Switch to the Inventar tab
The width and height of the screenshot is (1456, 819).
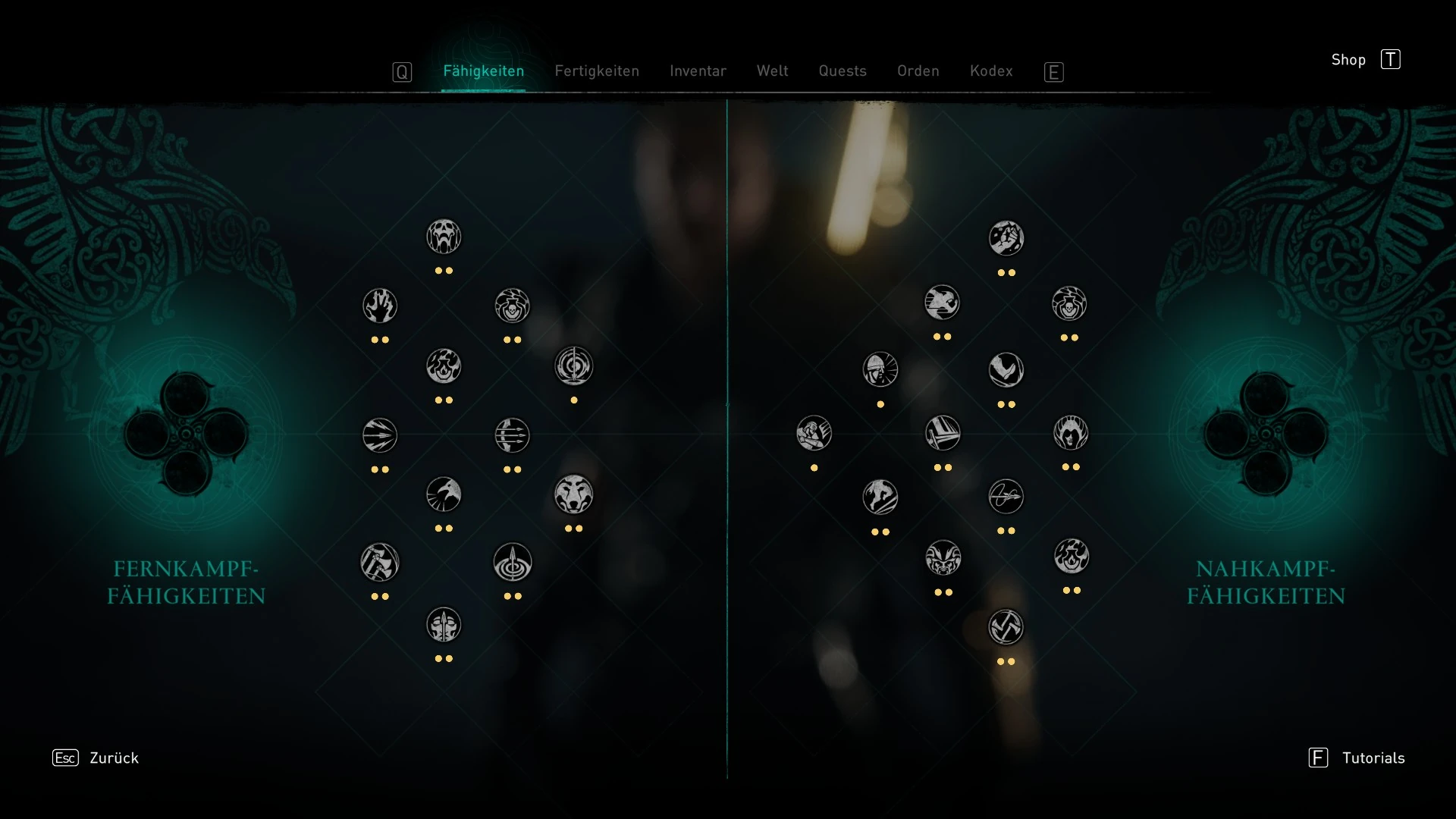pos(697,71)
